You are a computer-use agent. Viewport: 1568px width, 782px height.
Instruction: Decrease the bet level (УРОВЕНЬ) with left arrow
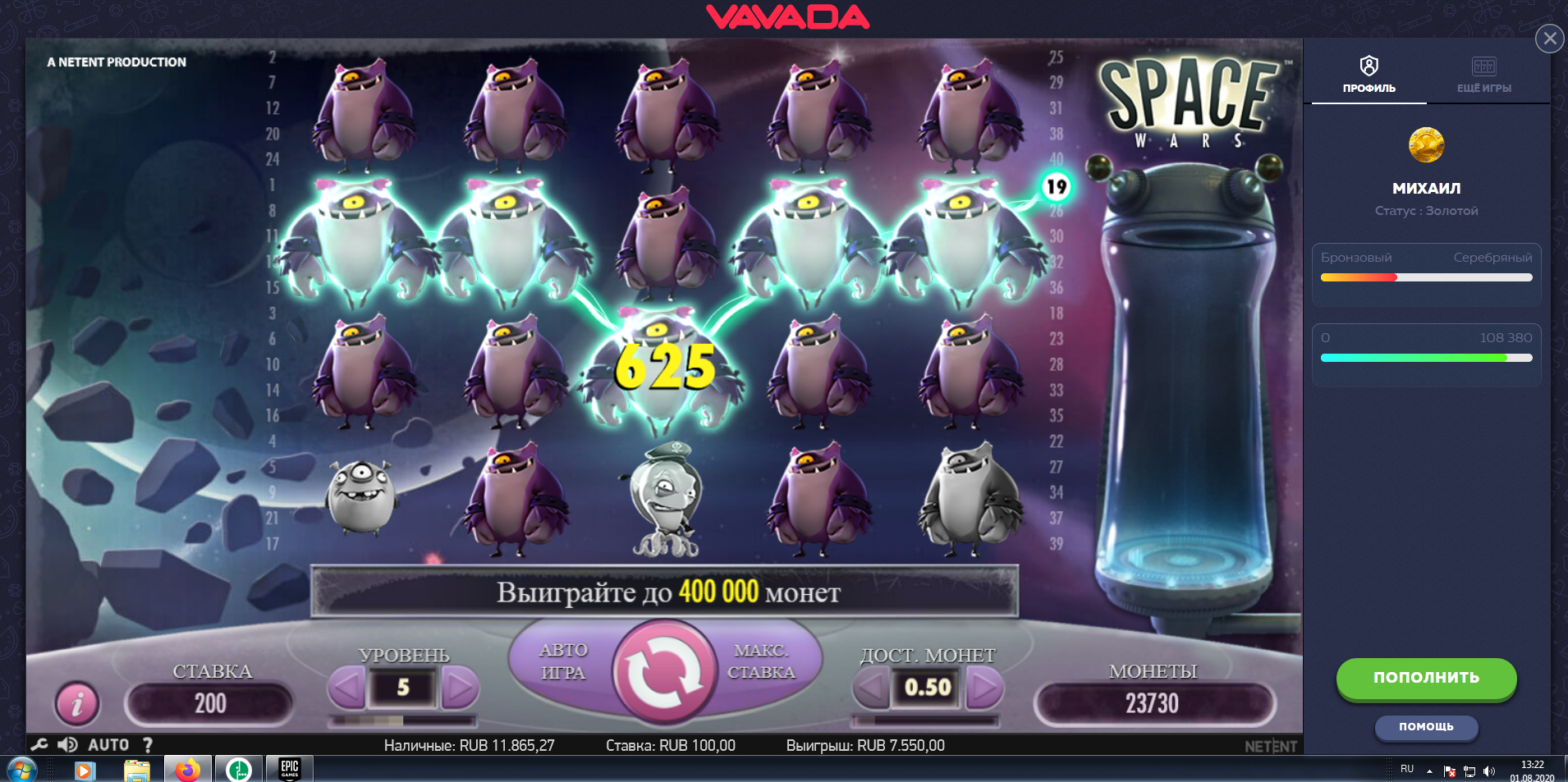pos(346,688)
